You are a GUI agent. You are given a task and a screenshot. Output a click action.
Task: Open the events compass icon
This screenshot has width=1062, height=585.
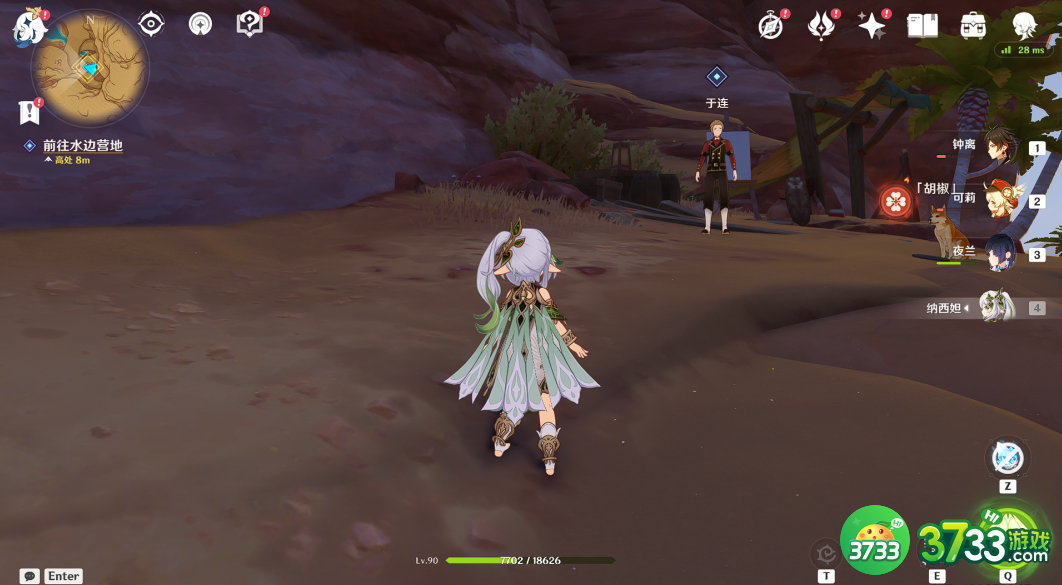[770, 26]
